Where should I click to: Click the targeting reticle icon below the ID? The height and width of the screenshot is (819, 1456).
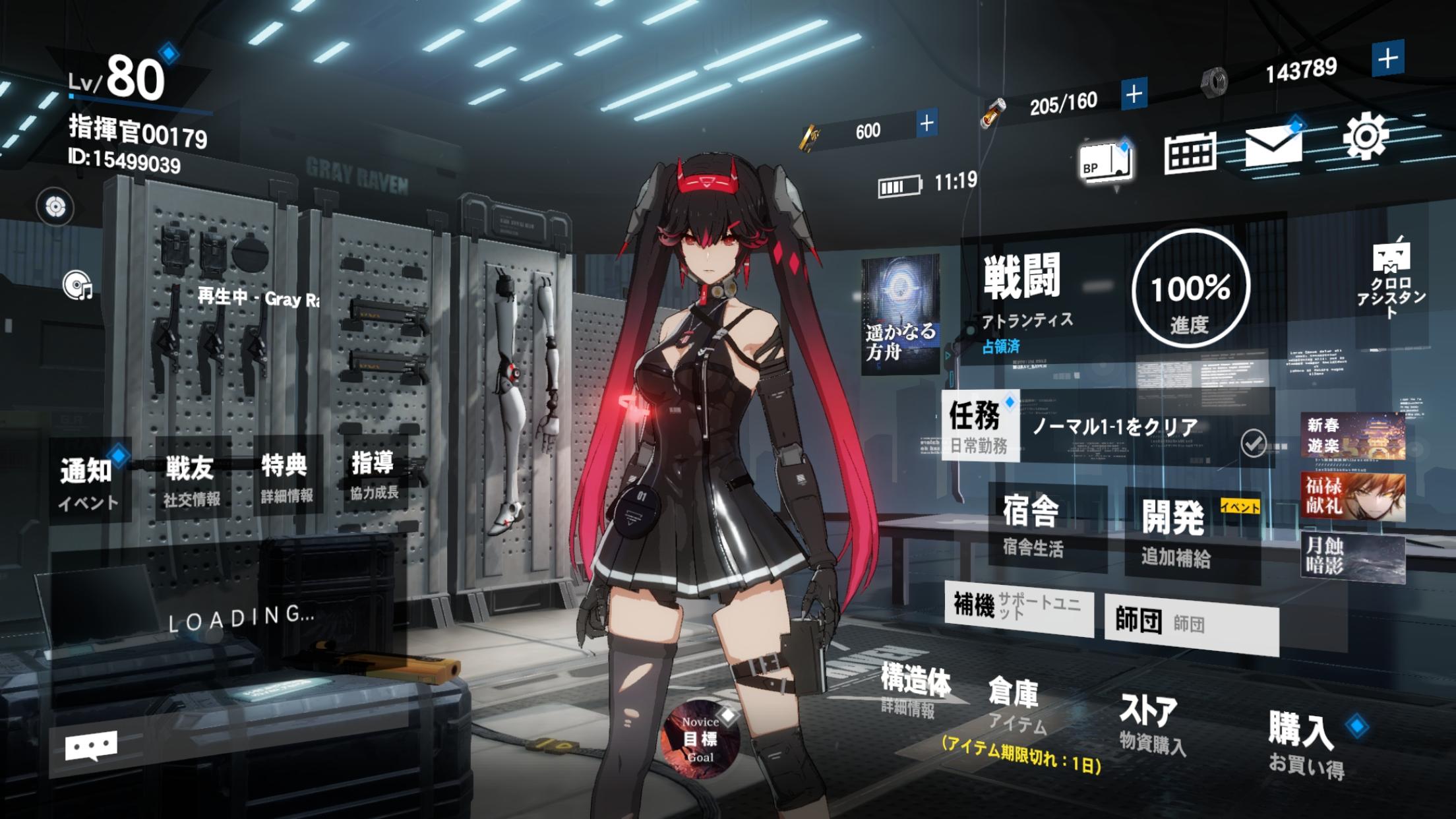tap(56, 208)
